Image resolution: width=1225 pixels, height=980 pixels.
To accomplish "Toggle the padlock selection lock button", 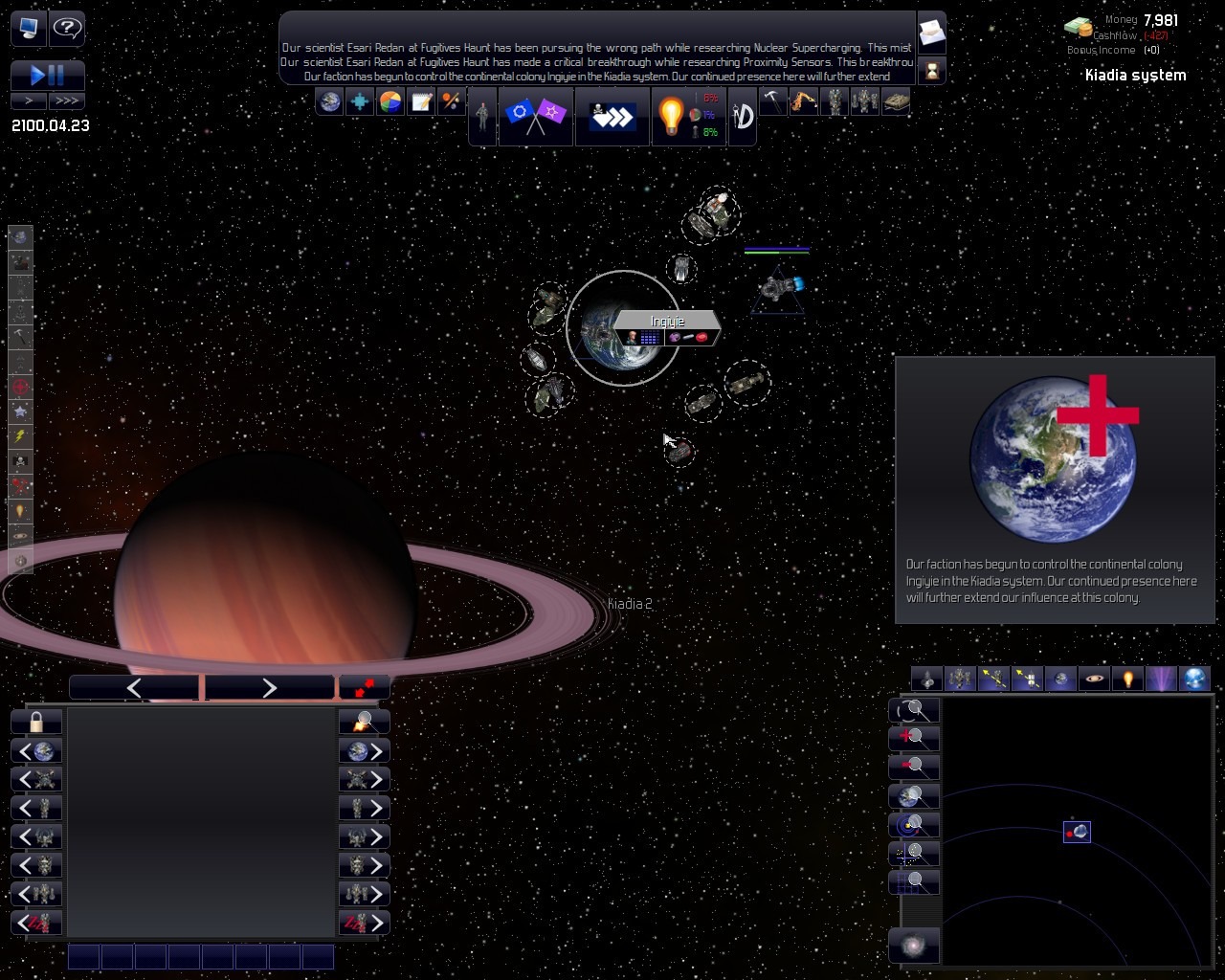I will (36, 722).
